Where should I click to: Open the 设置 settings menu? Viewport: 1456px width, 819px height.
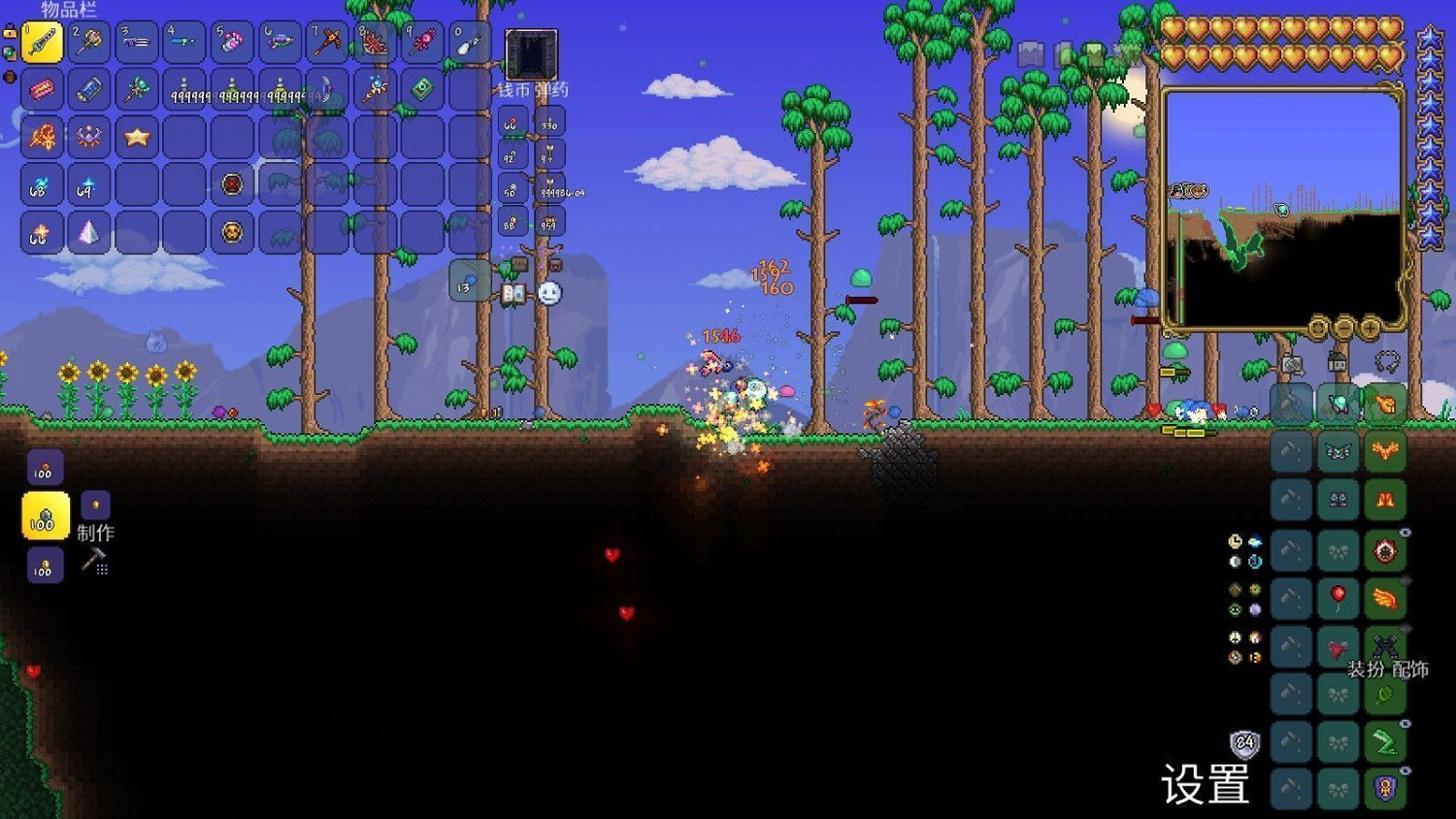pos(1205,784)
